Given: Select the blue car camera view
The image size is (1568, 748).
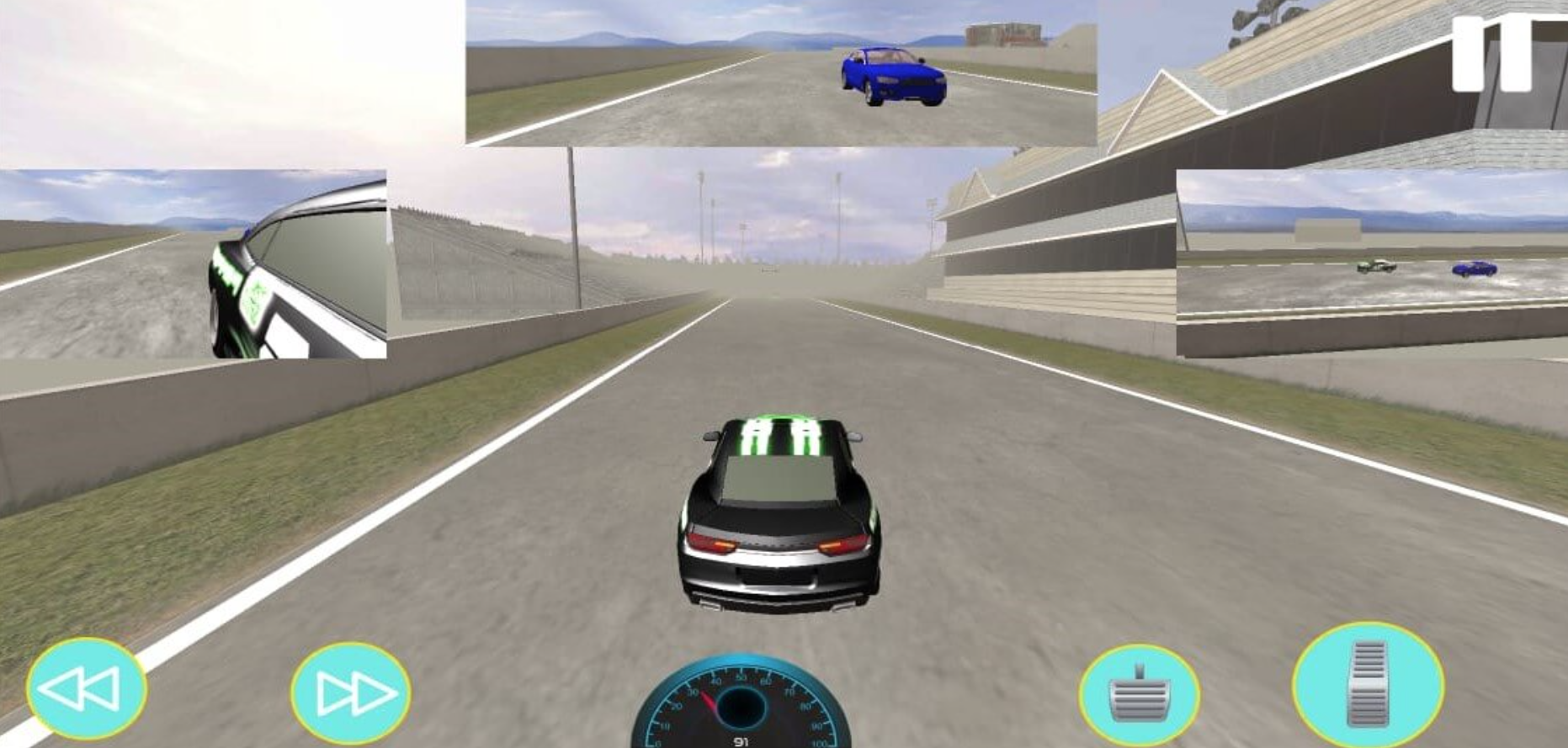Looking at the screenshot, I should pos(781,73).
